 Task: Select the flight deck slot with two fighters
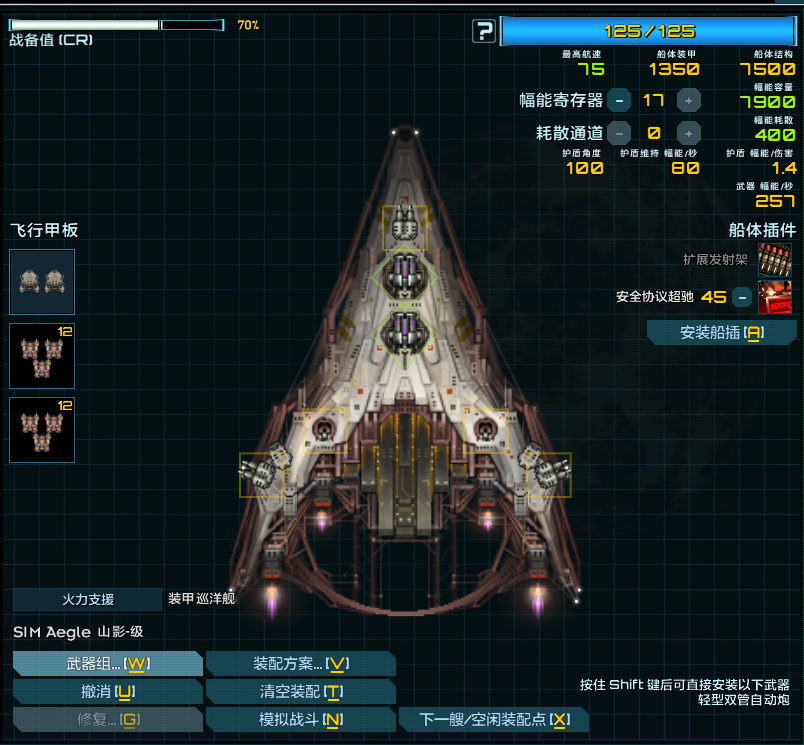click(42, 282)
